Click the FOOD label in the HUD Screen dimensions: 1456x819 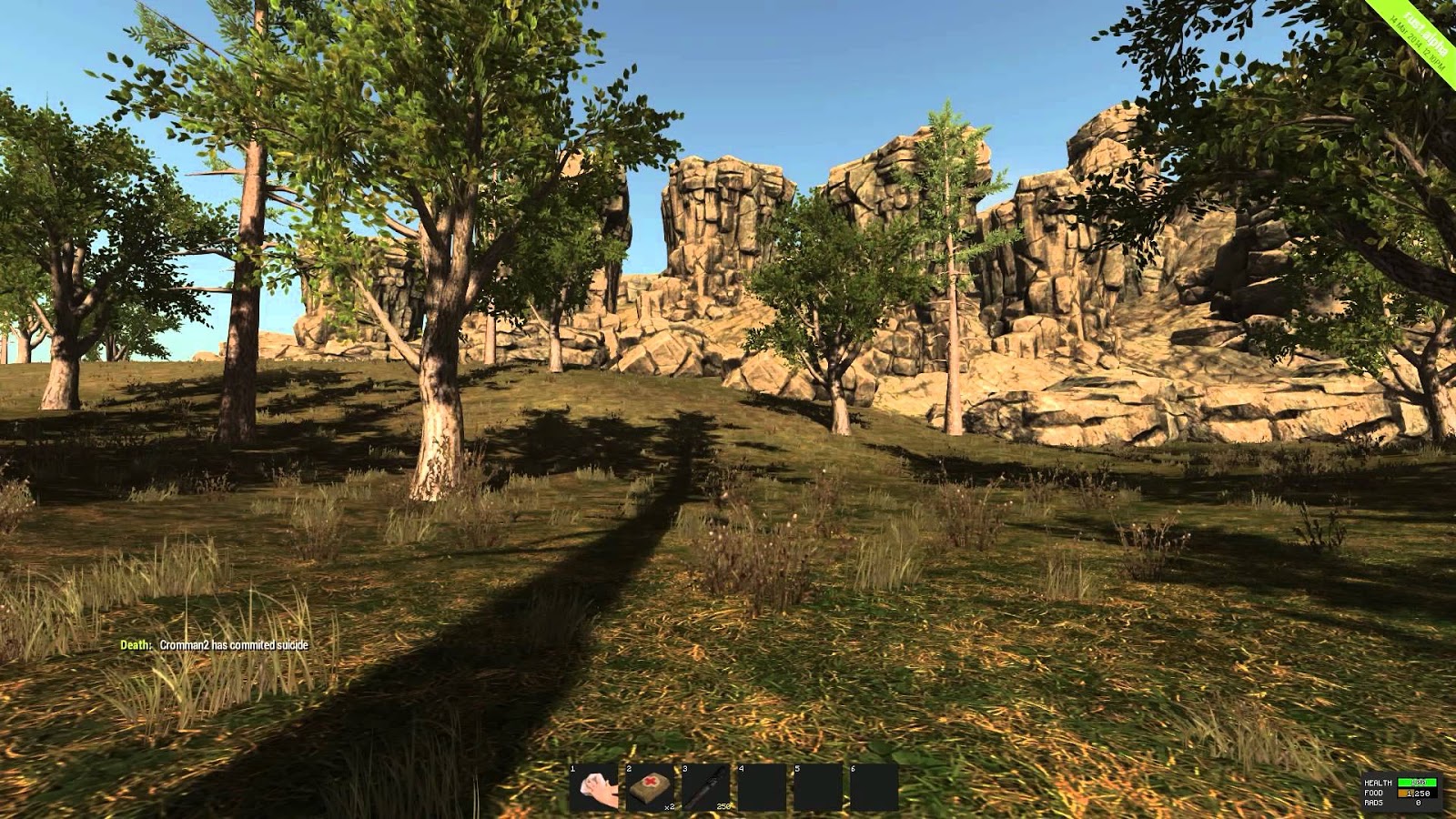click(x=1374, y=793)
